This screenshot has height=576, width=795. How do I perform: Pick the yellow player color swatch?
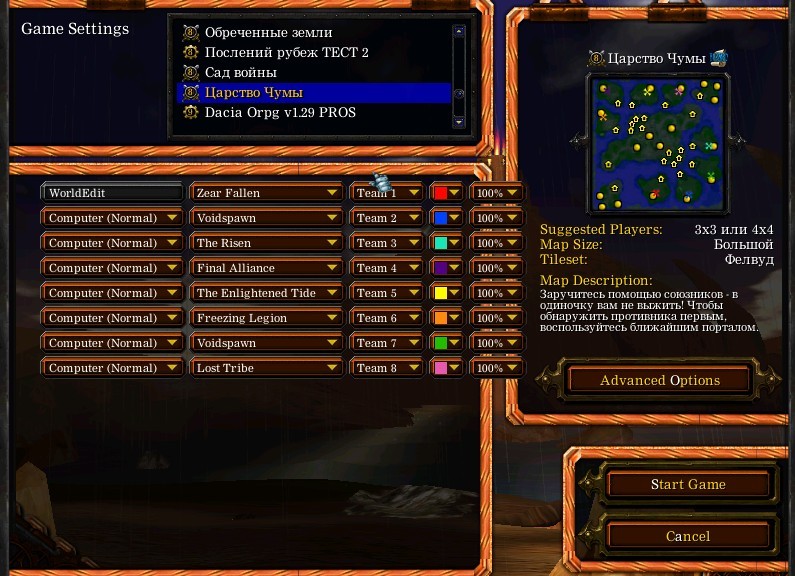pos(446,293)
